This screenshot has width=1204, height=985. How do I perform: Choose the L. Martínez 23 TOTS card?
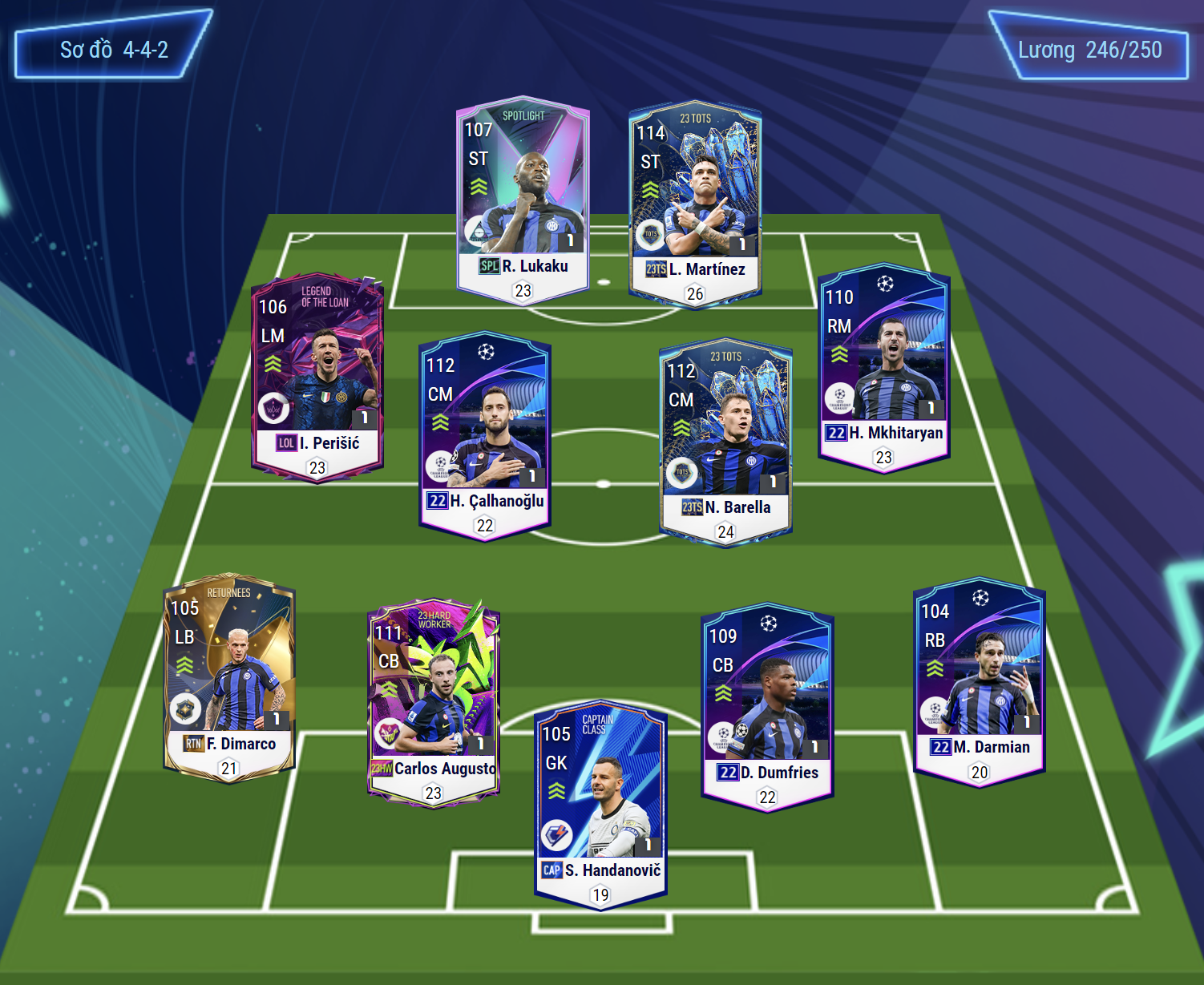pyautogui.click(x=695, y=204)
